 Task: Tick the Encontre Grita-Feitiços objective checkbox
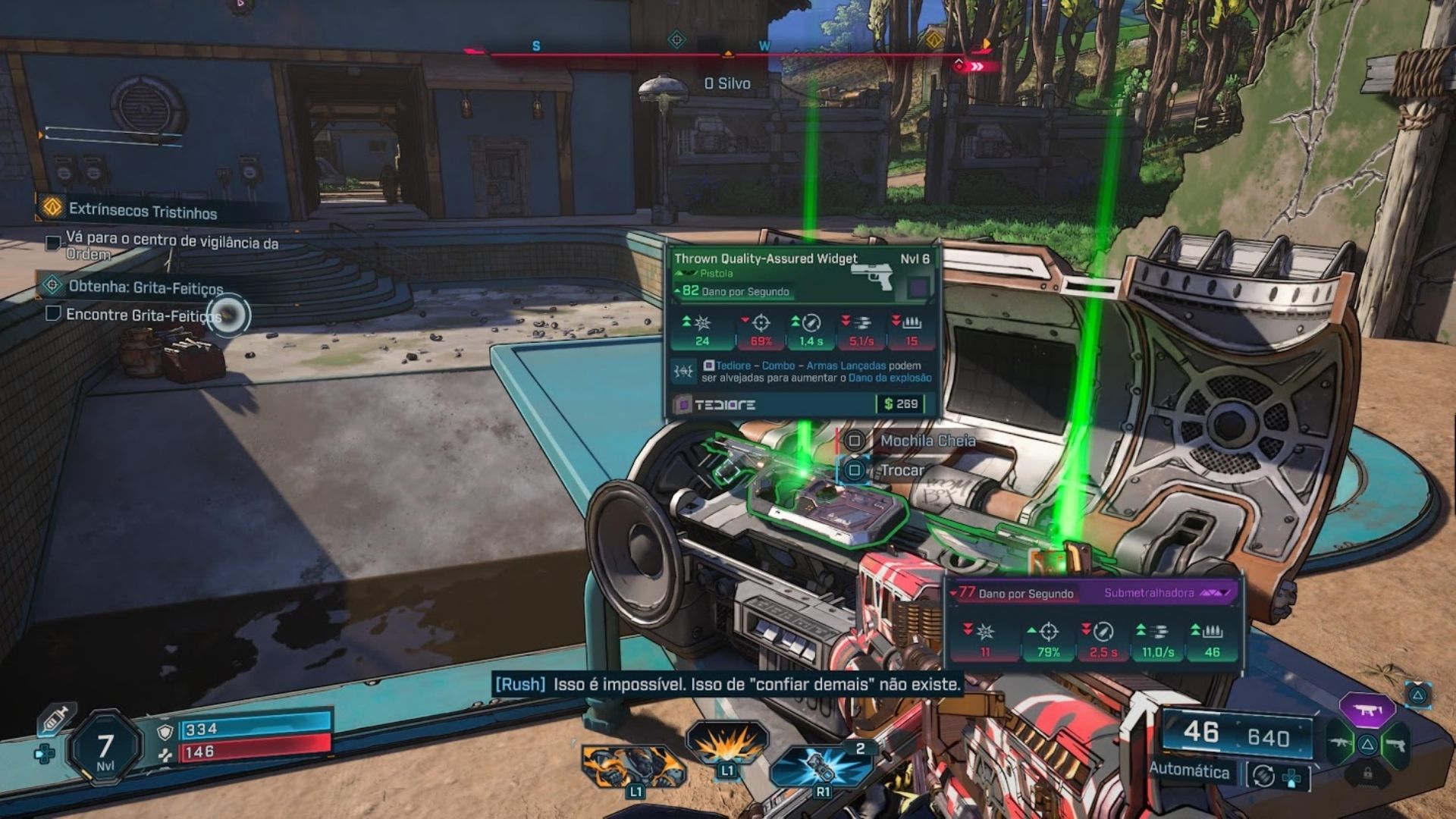coord(53,313)
